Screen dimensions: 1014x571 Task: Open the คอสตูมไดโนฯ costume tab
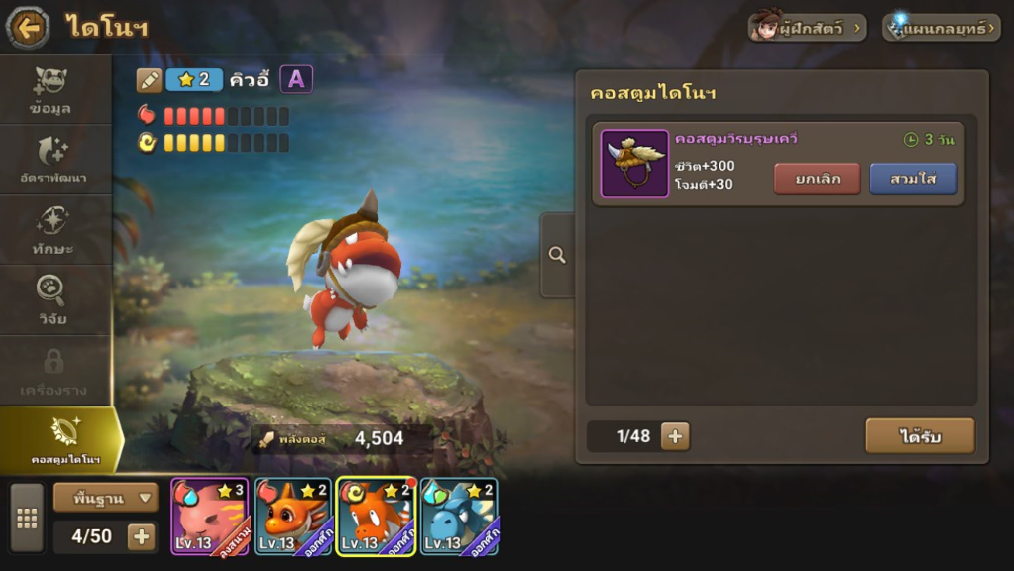62,440
